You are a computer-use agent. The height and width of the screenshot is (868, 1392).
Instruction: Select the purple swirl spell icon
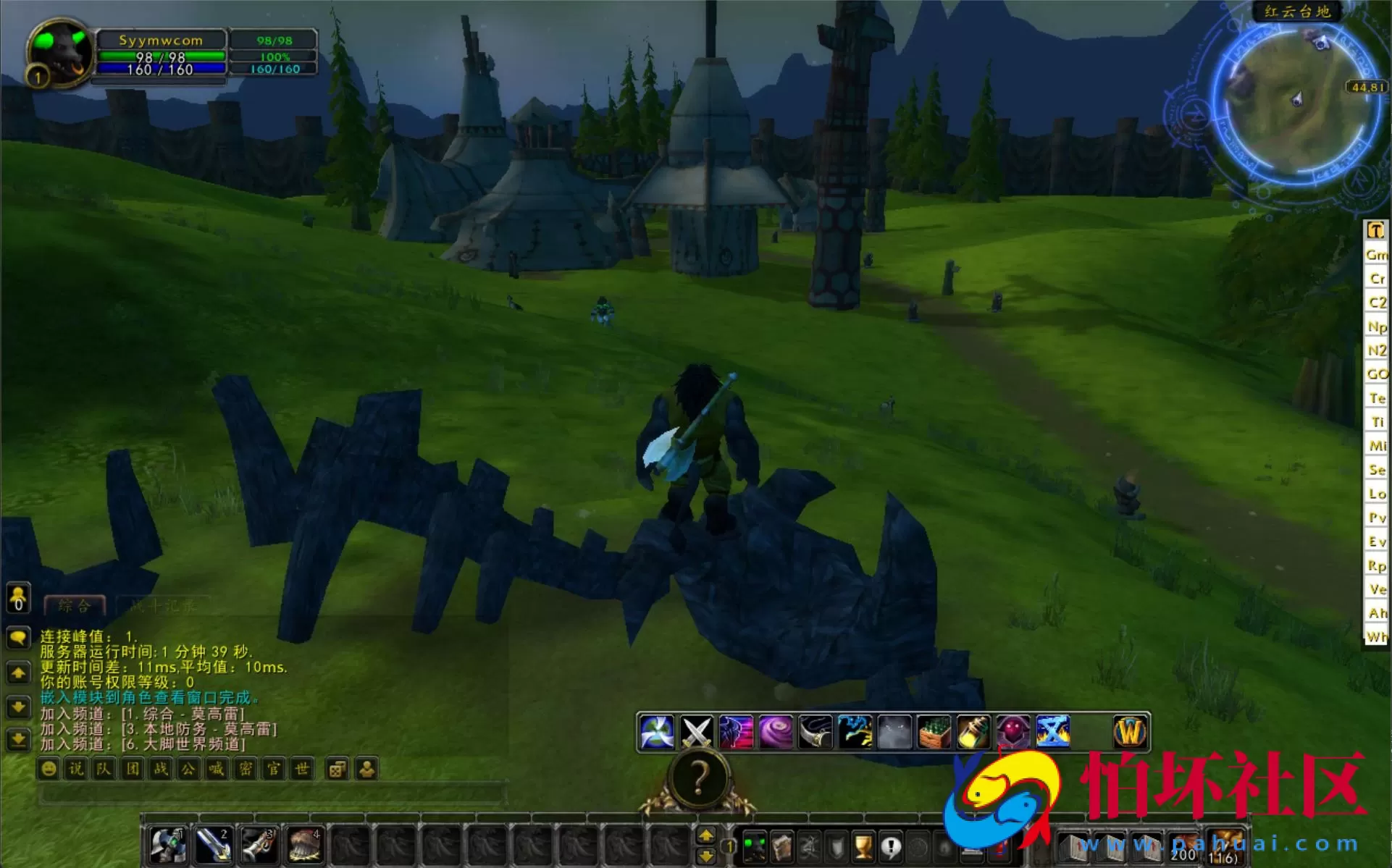click(775, 732)
